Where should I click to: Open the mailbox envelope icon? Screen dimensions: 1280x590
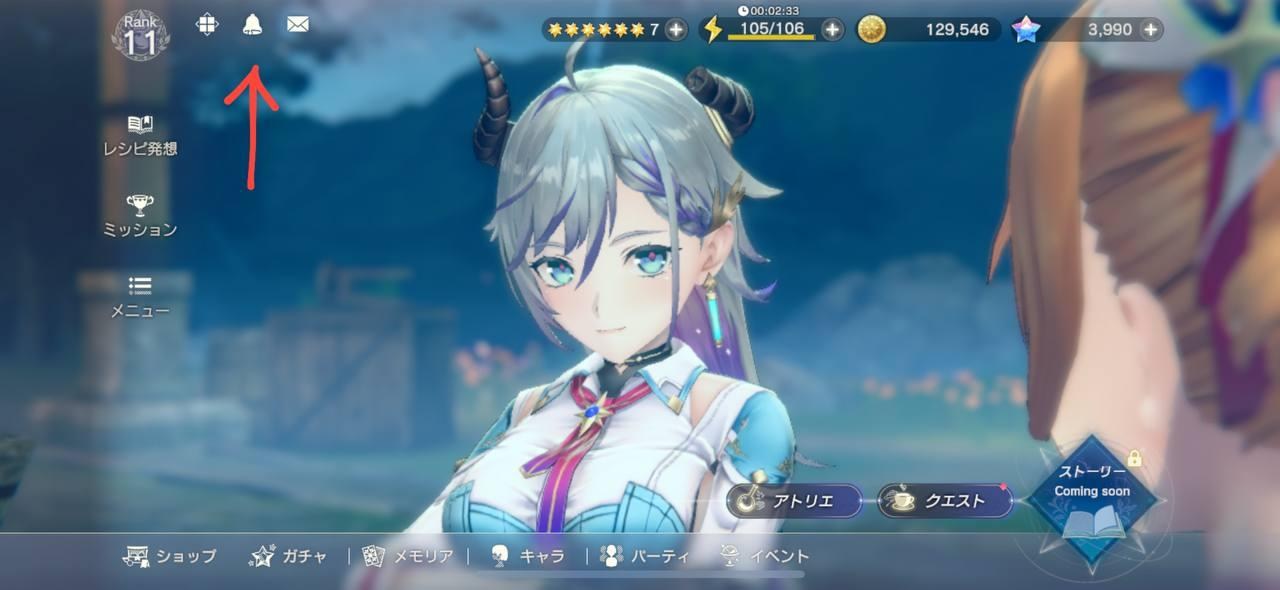click(x=297, y=25)
